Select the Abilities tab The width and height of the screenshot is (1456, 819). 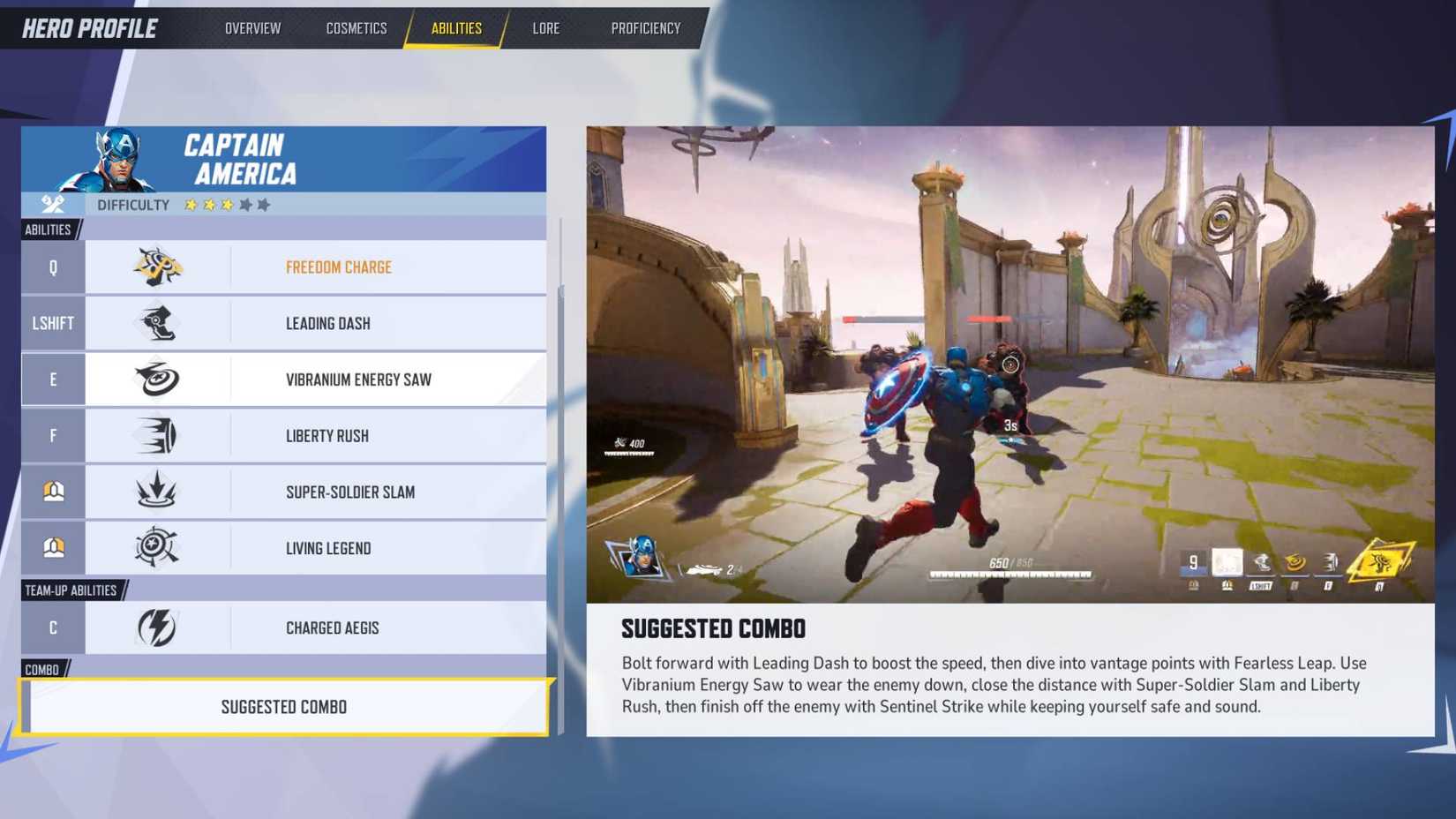point(455,27)
